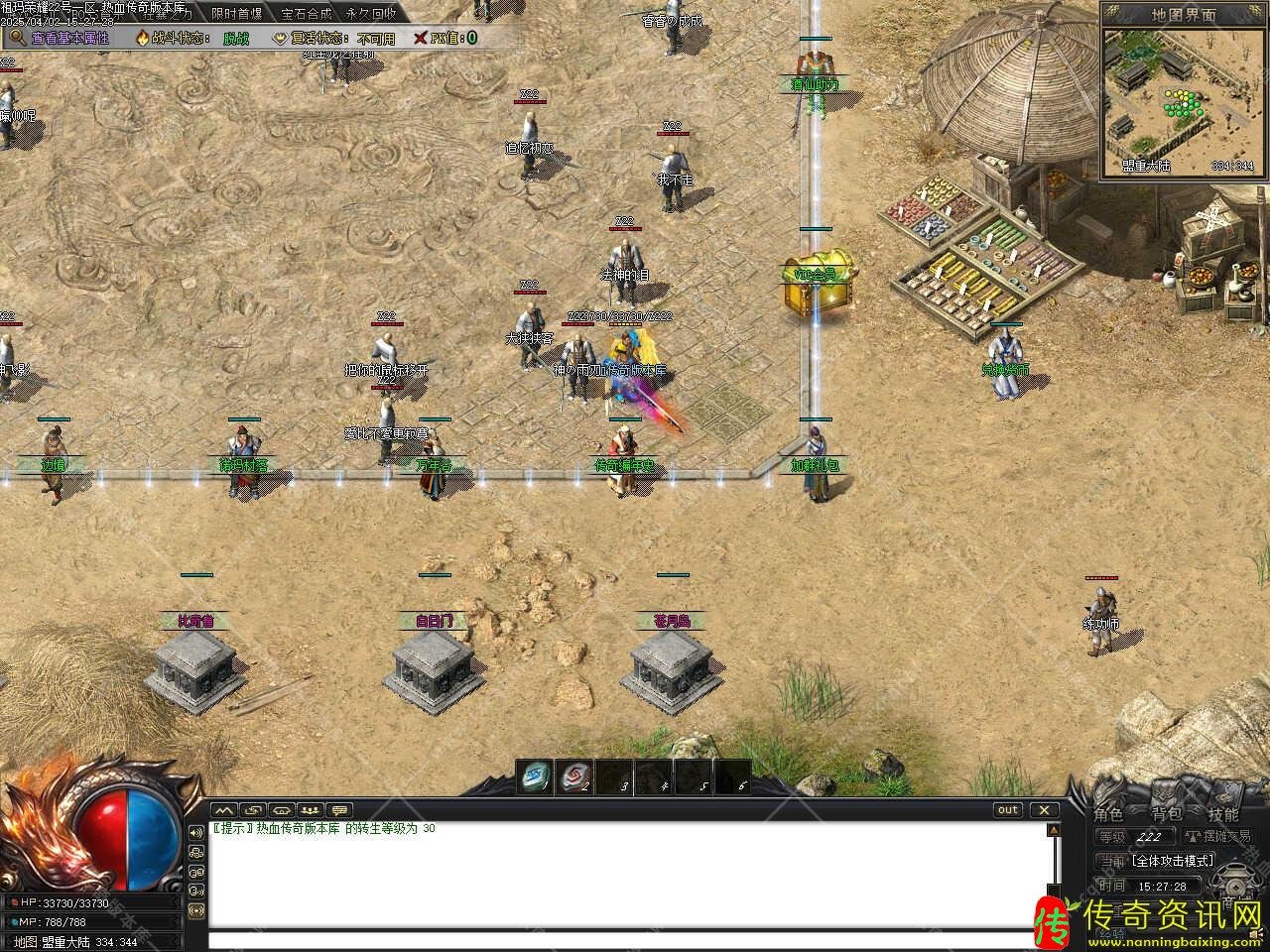1270x952 pixels.
Task: Use the blue rune in hotbar slot 1
Action: [x=536, y=775]
